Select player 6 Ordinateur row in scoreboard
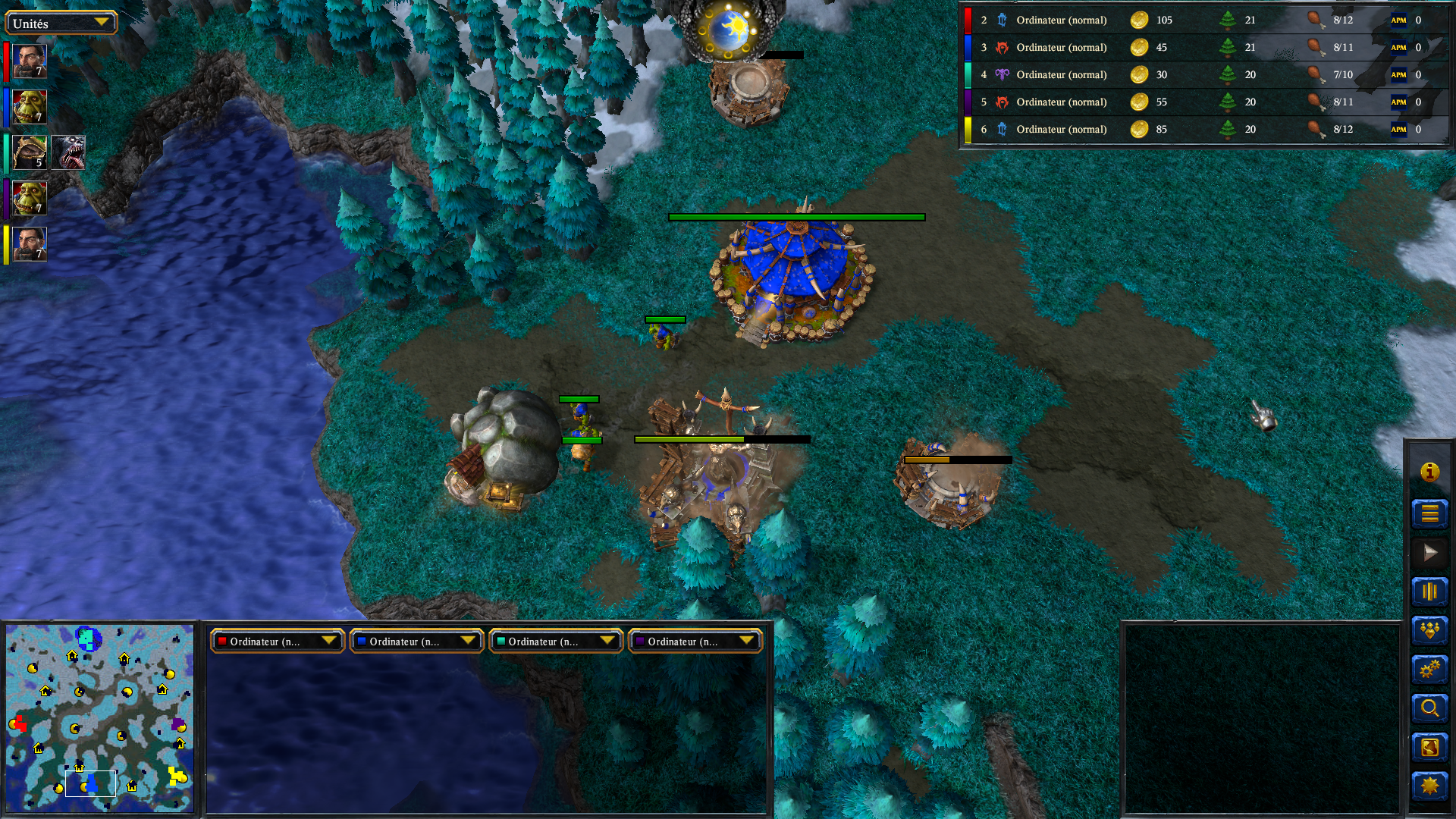This screenshot has width=1456, height=819. click(x=1062, y=130)
